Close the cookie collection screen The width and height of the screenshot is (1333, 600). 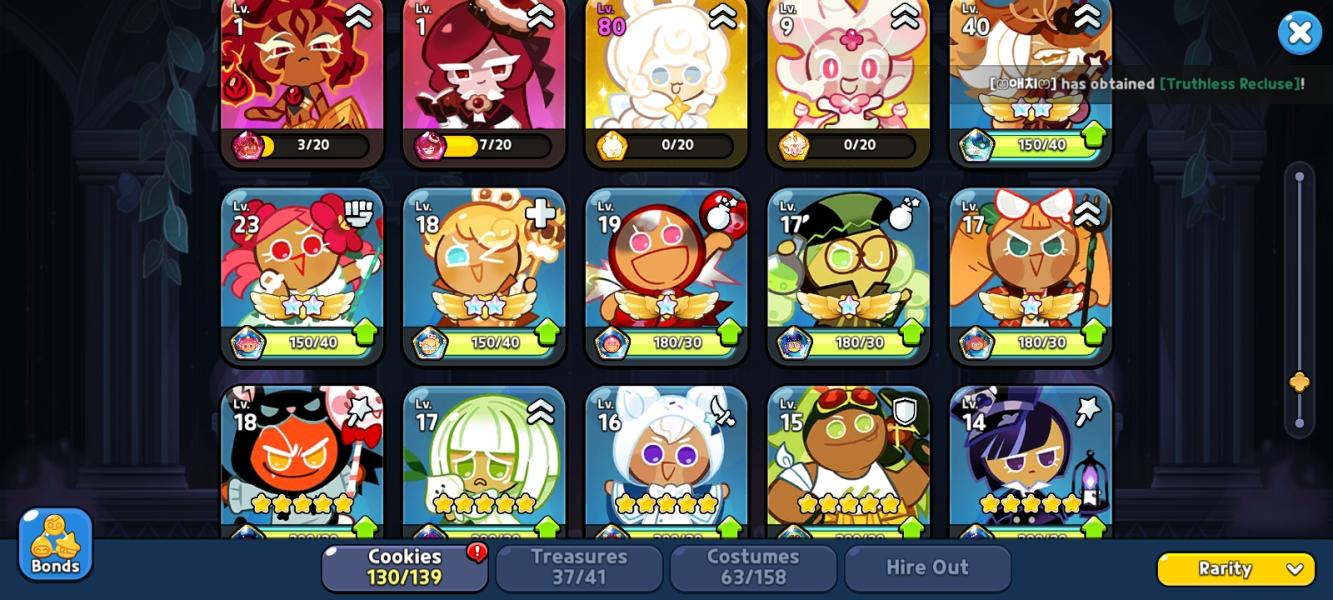coord(1299,33)
